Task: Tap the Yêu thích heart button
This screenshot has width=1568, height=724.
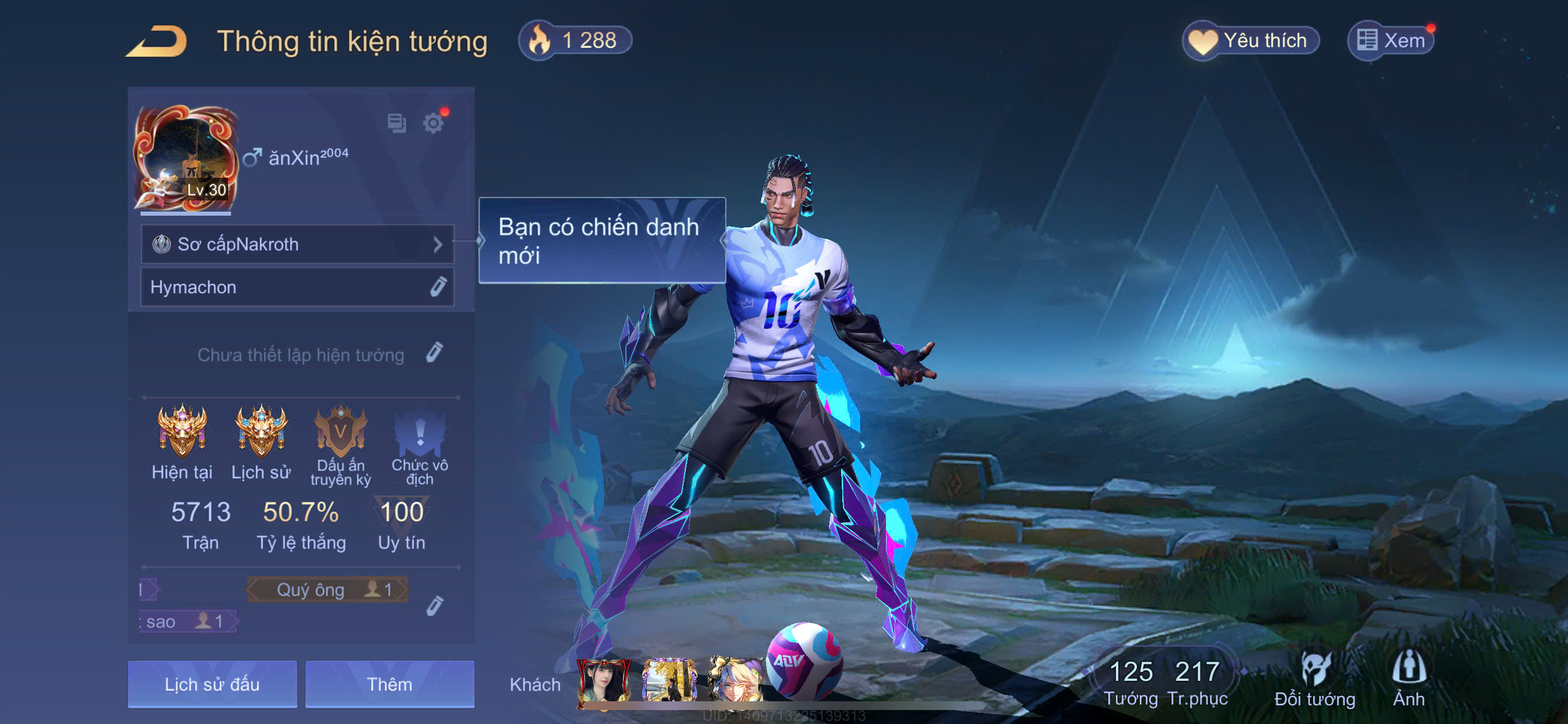Action: pyautogui.click(x=1250, y=41)
